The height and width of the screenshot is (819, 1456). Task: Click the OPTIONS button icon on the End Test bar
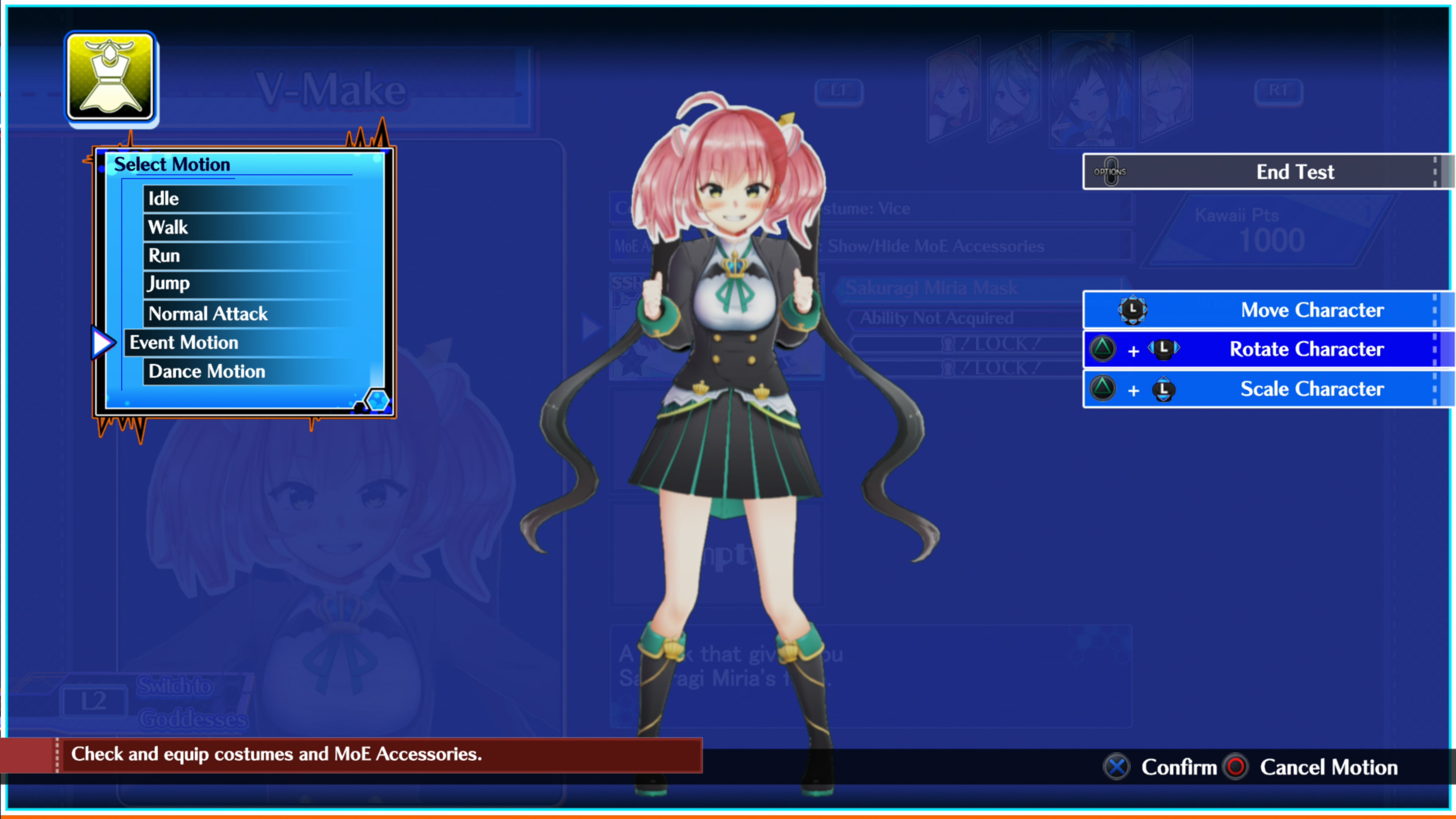(1110, 171)
